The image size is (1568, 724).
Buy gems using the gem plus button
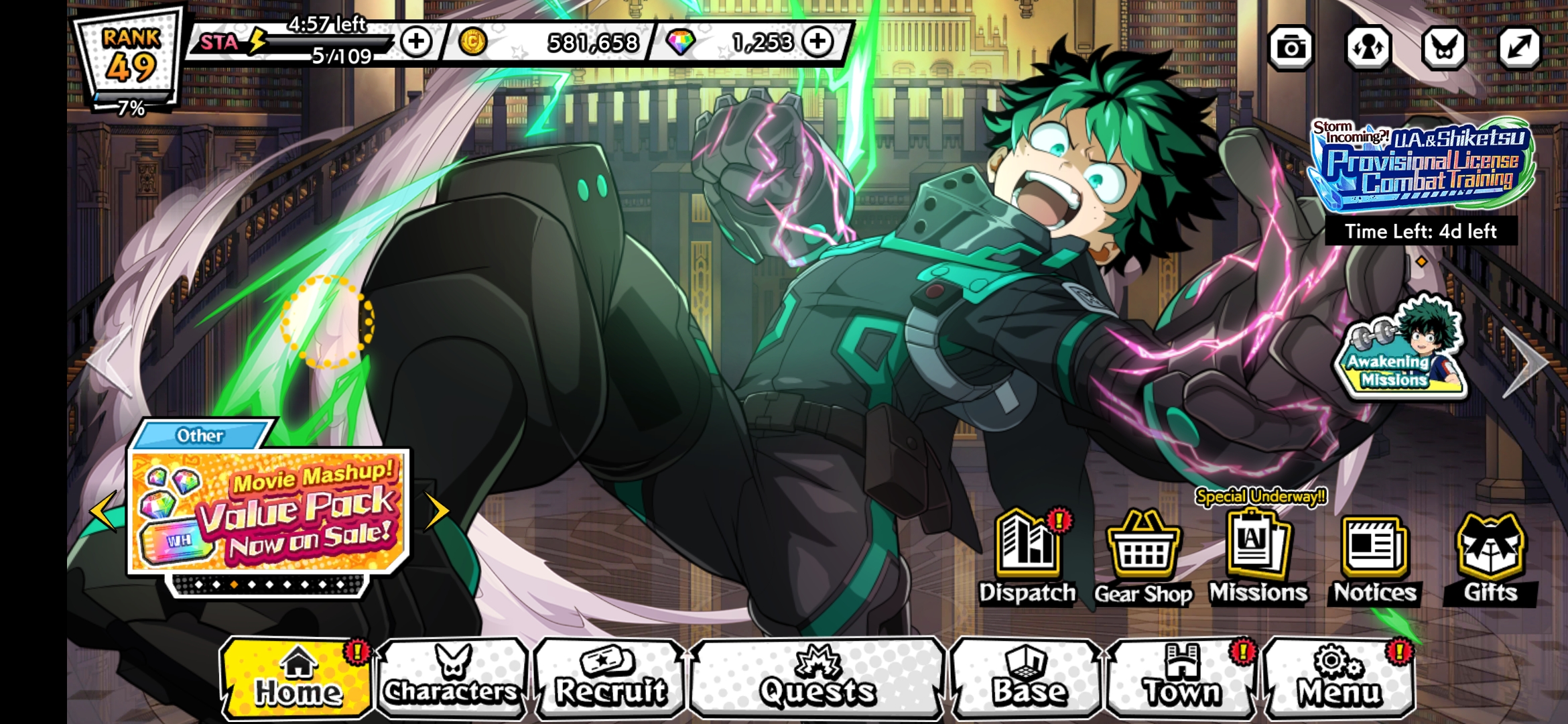pos(818,42)
